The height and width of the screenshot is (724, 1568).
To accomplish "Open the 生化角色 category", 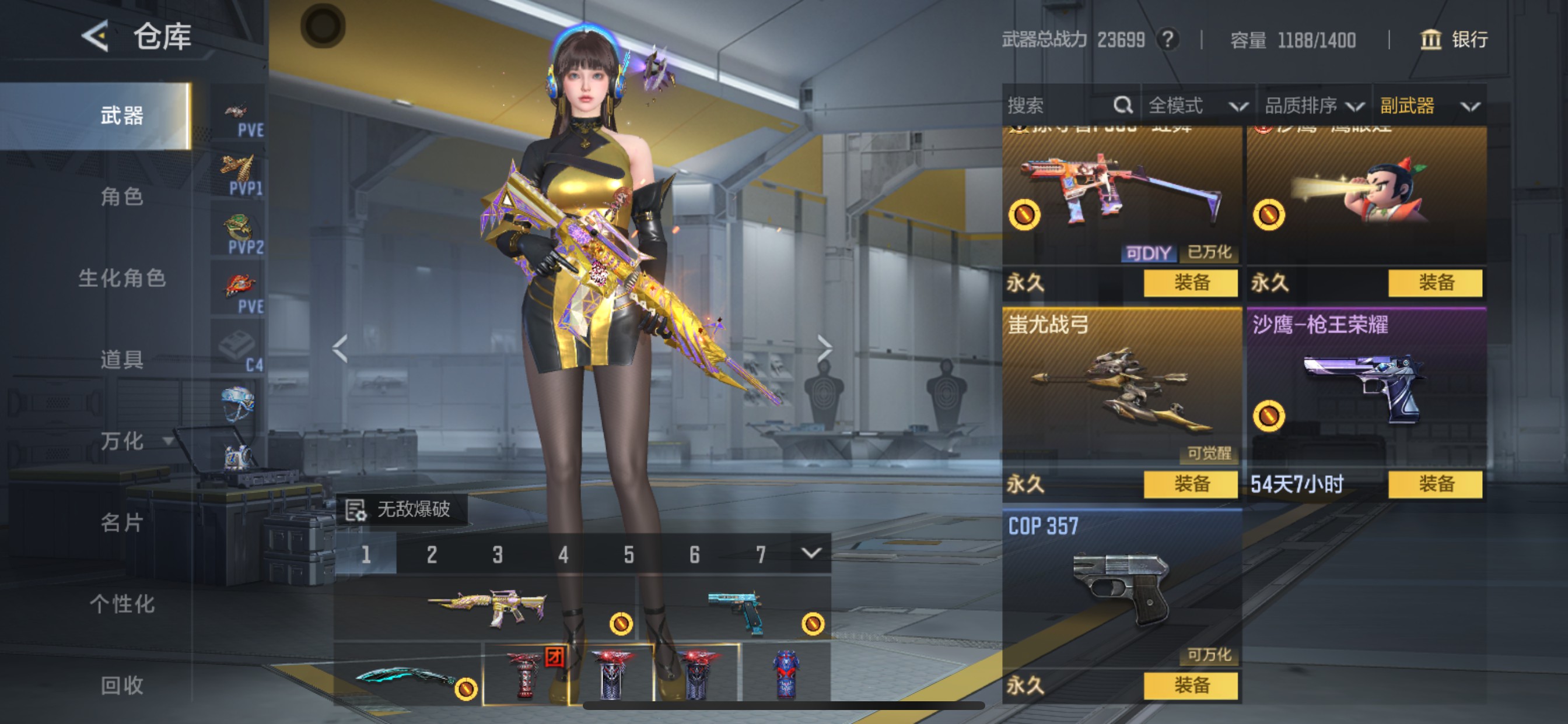I will coord(122,278).
